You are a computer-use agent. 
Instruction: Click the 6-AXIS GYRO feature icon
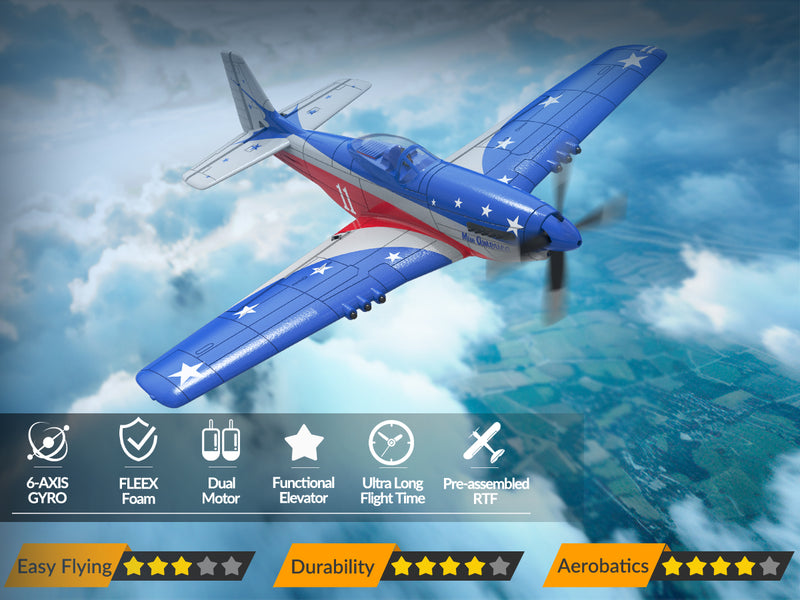click(x=47, y=441)
